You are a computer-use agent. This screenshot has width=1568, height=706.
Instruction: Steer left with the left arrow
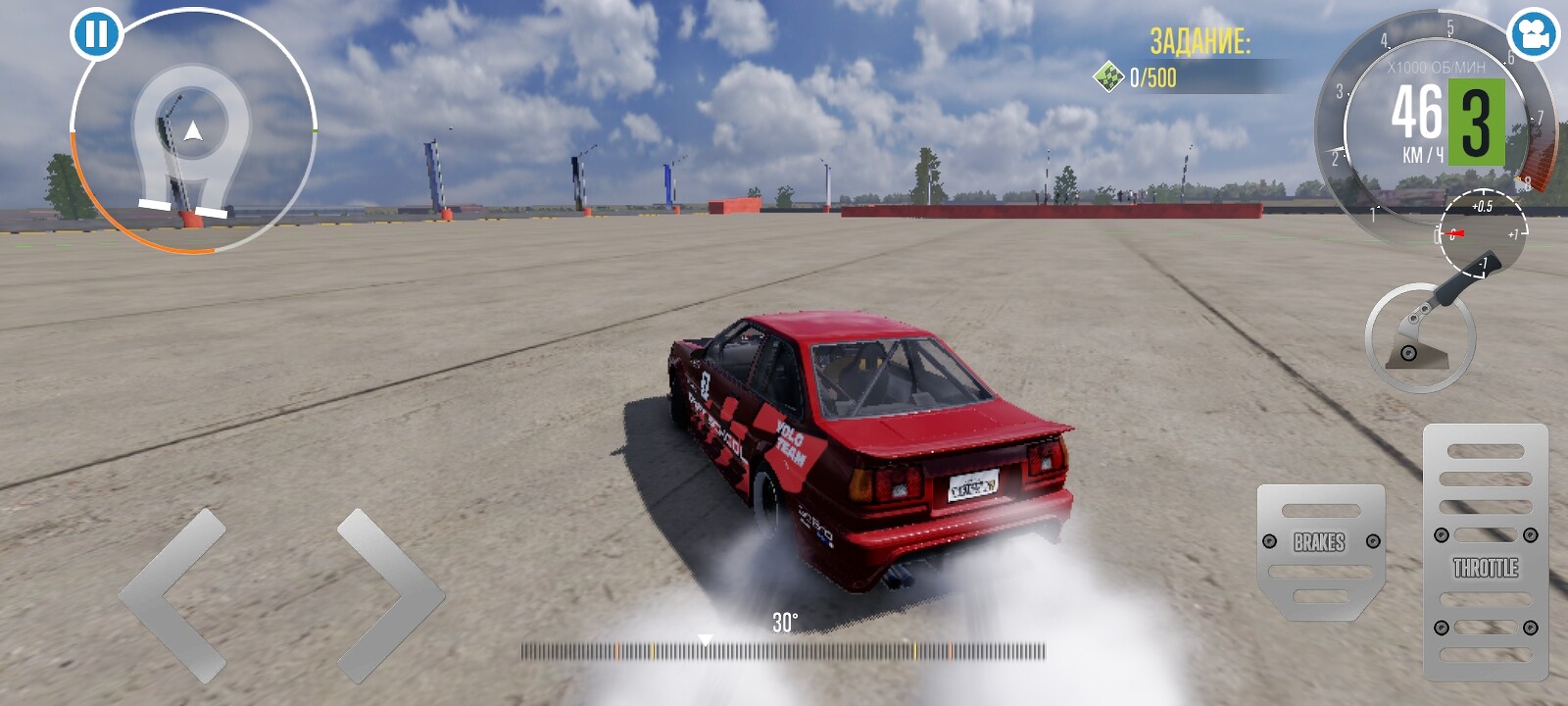173,594
